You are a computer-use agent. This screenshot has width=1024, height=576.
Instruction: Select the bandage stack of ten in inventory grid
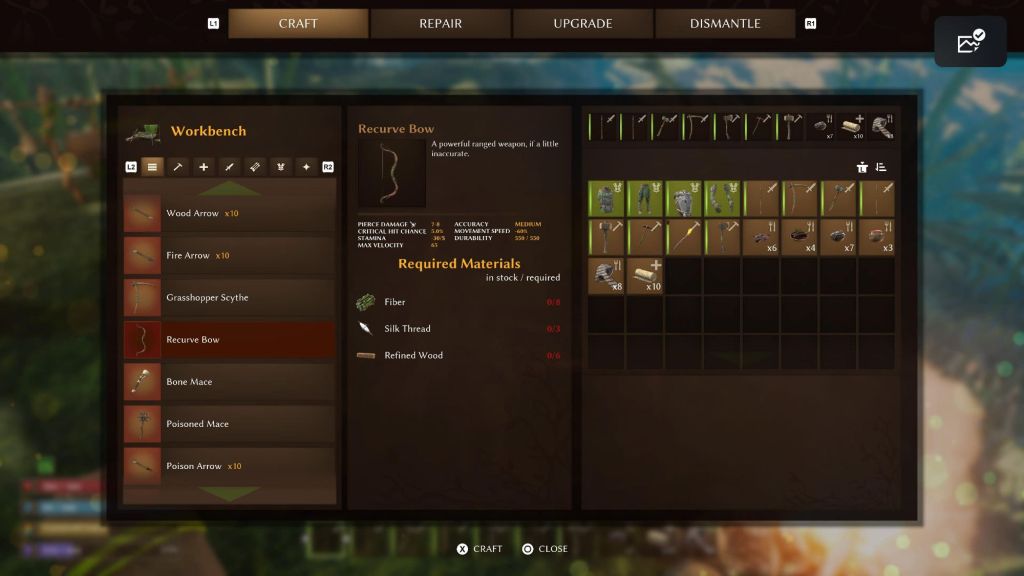coord(645,275)
